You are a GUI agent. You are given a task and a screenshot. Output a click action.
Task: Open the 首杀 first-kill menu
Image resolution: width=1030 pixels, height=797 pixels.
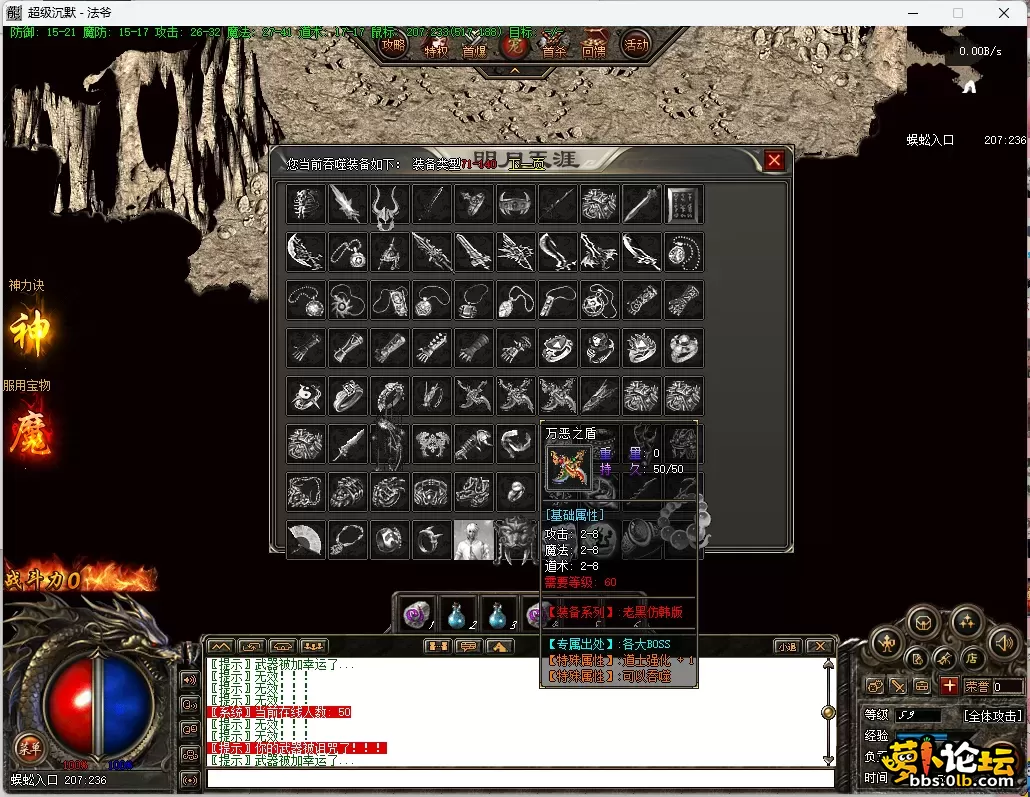click(x=554, y=48)
